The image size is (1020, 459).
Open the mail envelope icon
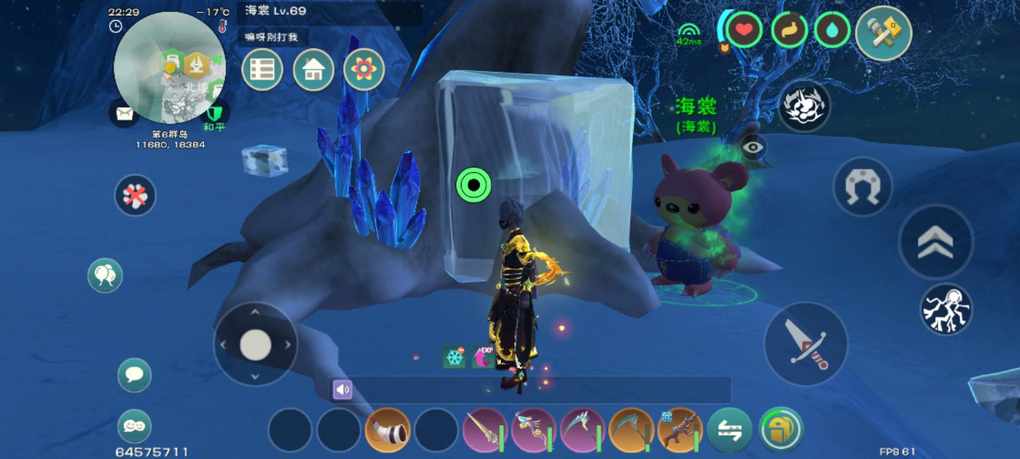[124, 113]
